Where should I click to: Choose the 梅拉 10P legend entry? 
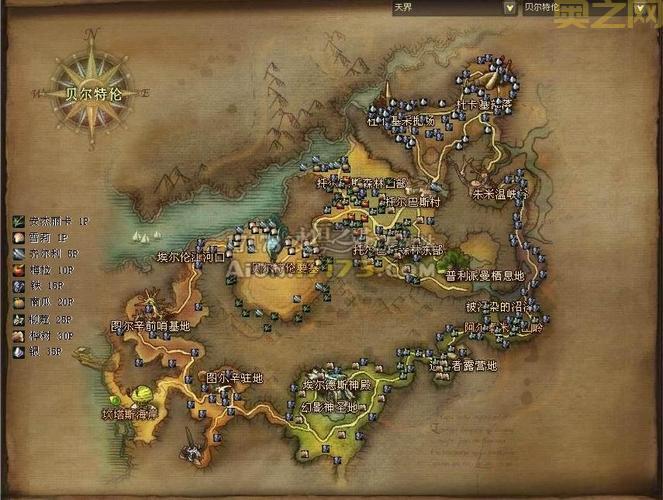pos(48,270)
